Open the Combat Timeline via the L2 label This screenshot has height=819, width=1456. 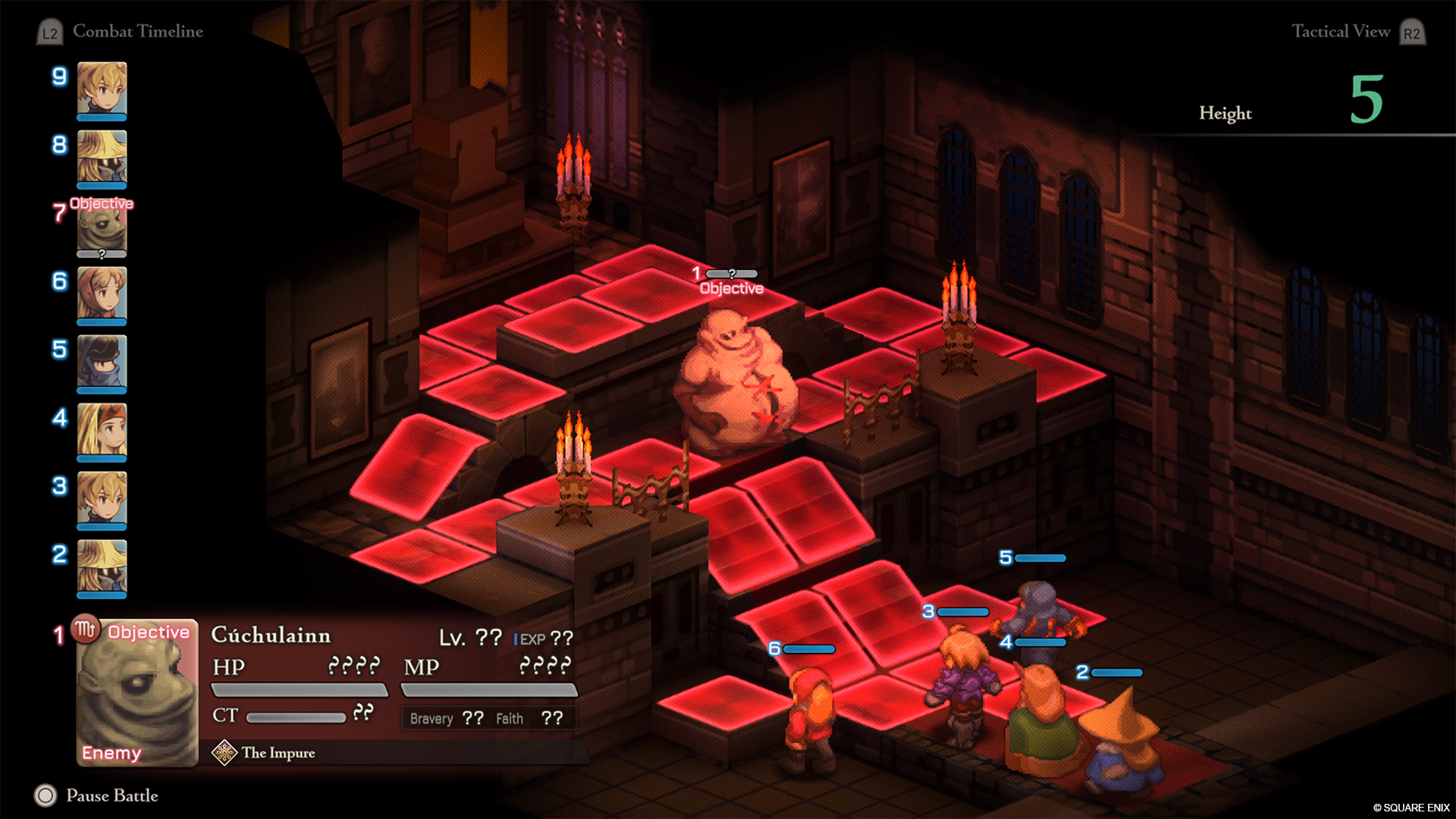(50, 32)
